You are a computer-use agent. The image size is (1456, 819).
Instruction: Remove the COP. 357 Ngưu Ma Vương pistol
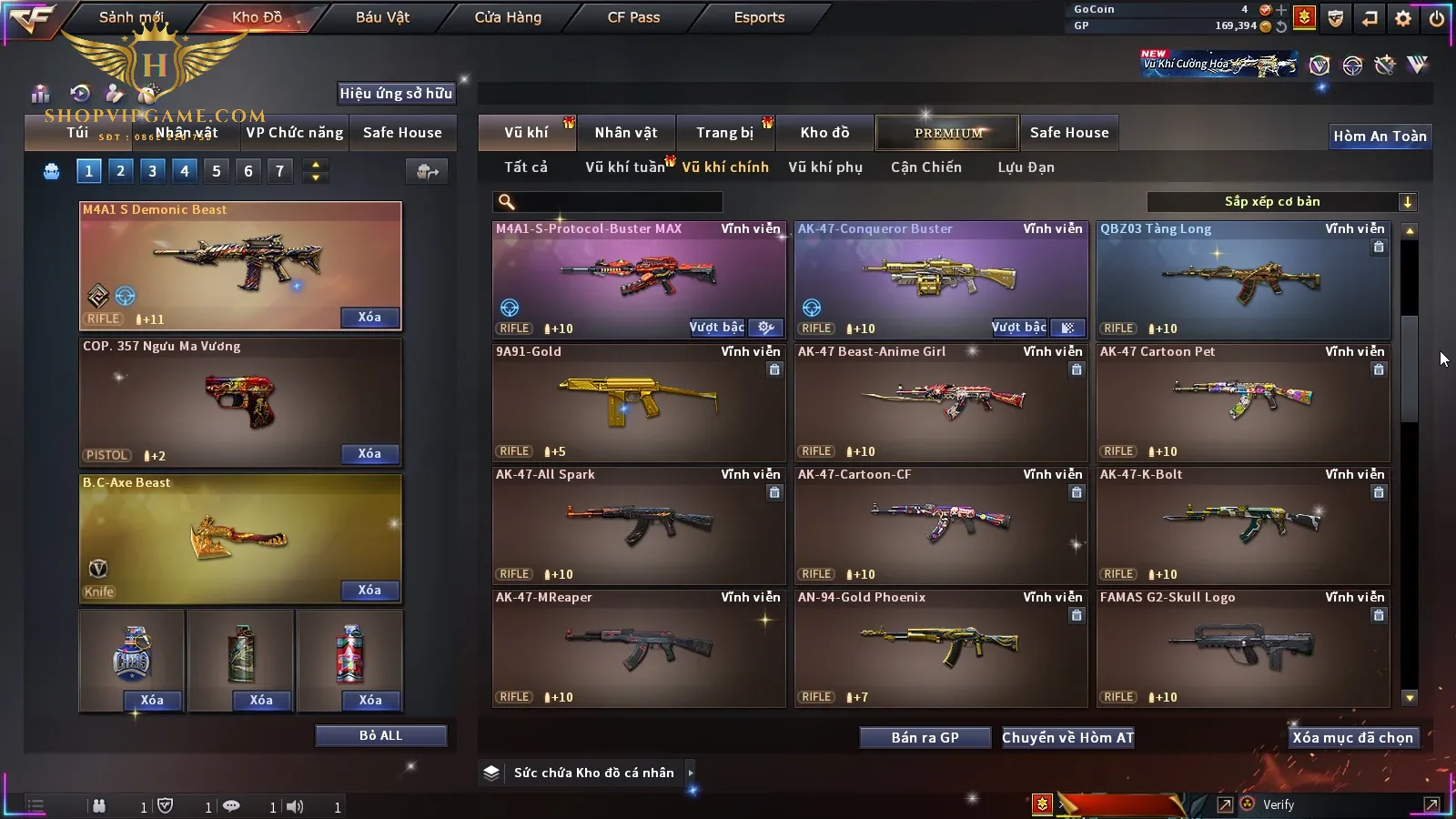[369, 453]
